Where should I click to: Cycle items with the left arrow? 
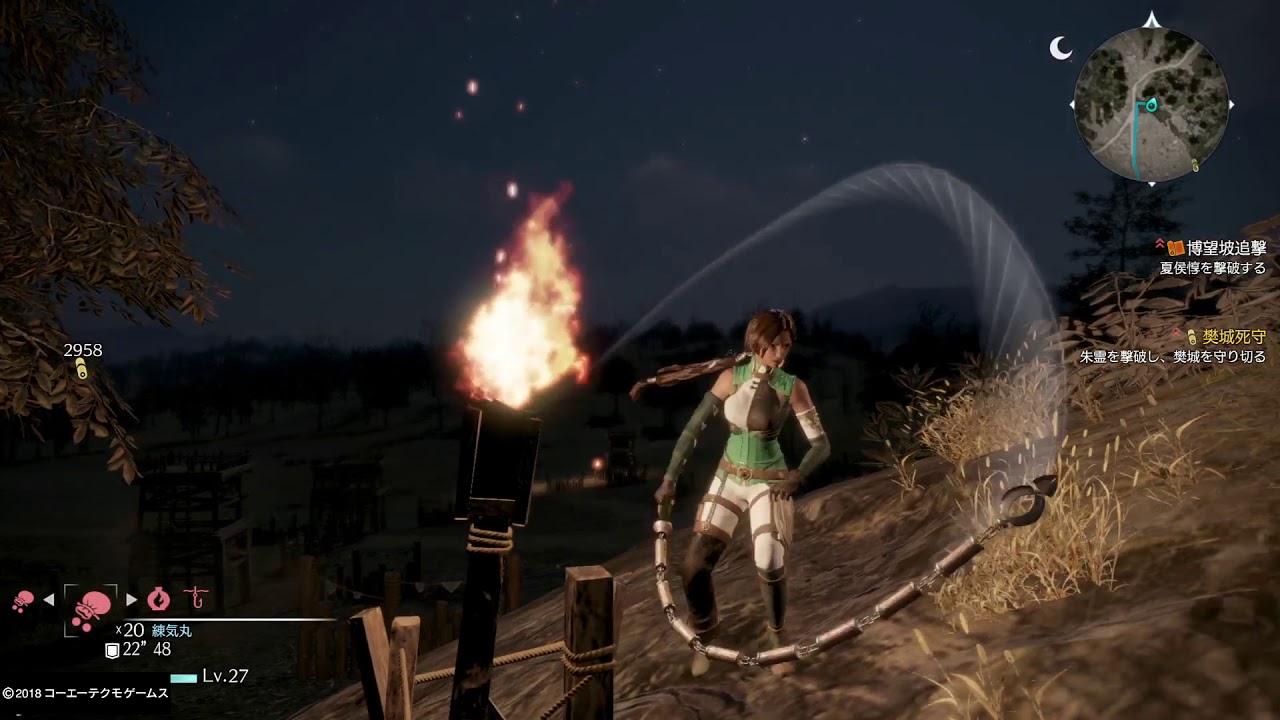(x=48, y=600)
